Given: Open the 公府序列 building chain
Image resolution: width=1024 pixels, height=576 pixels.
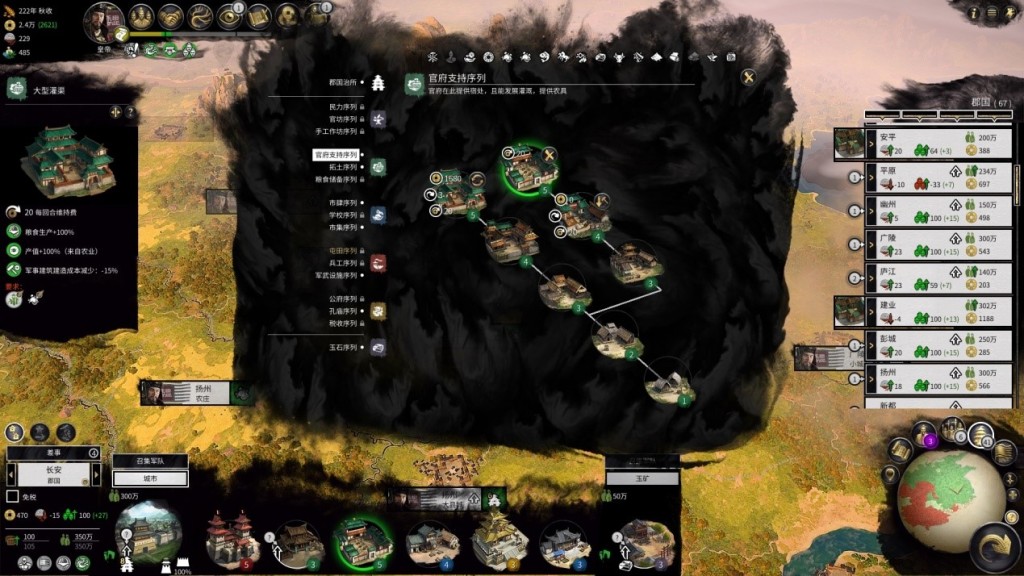Looking at the screenshot, I should 342,299.
